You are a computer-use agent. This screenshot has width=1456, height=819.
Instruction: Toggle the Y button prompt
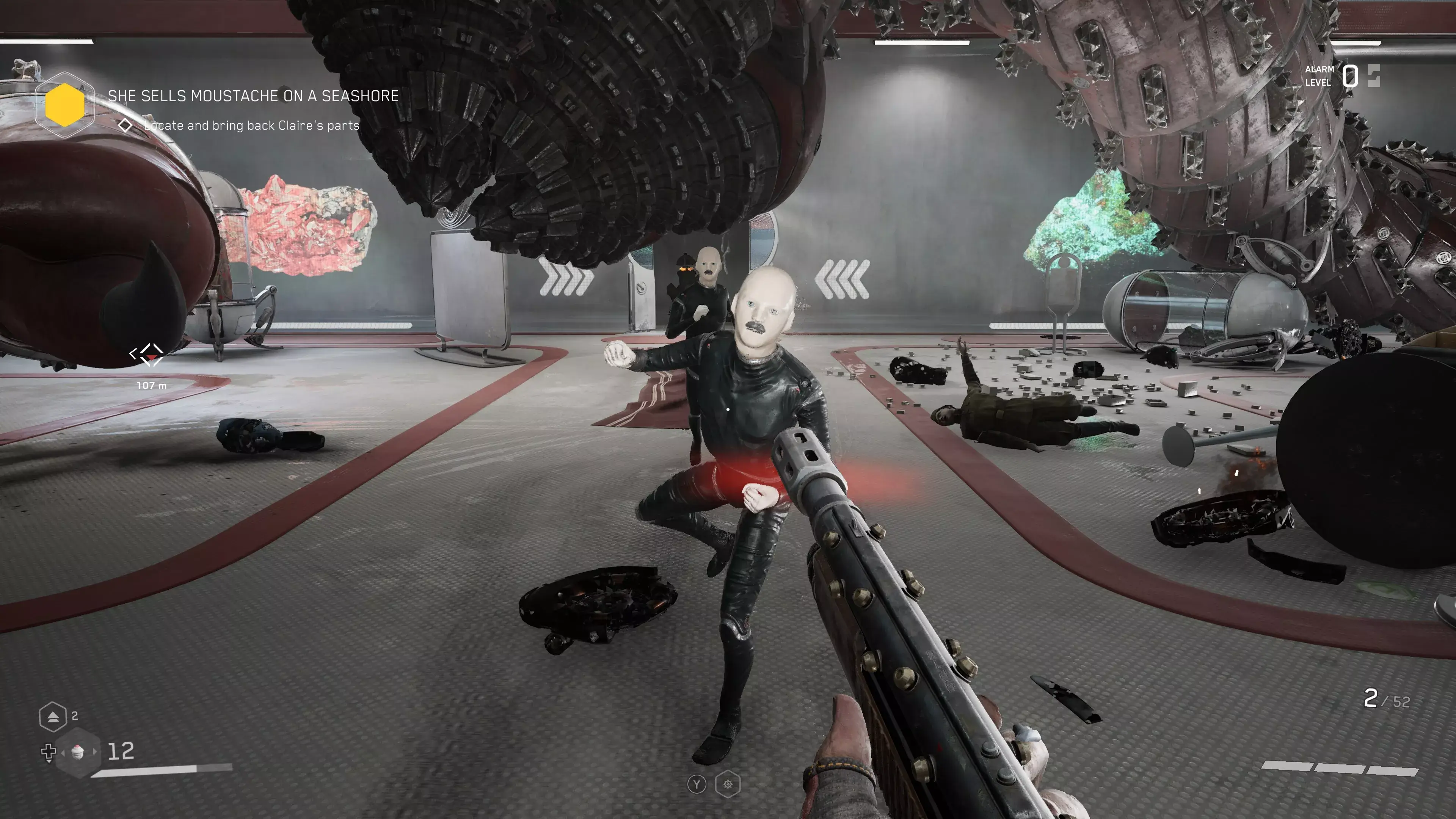698,784
